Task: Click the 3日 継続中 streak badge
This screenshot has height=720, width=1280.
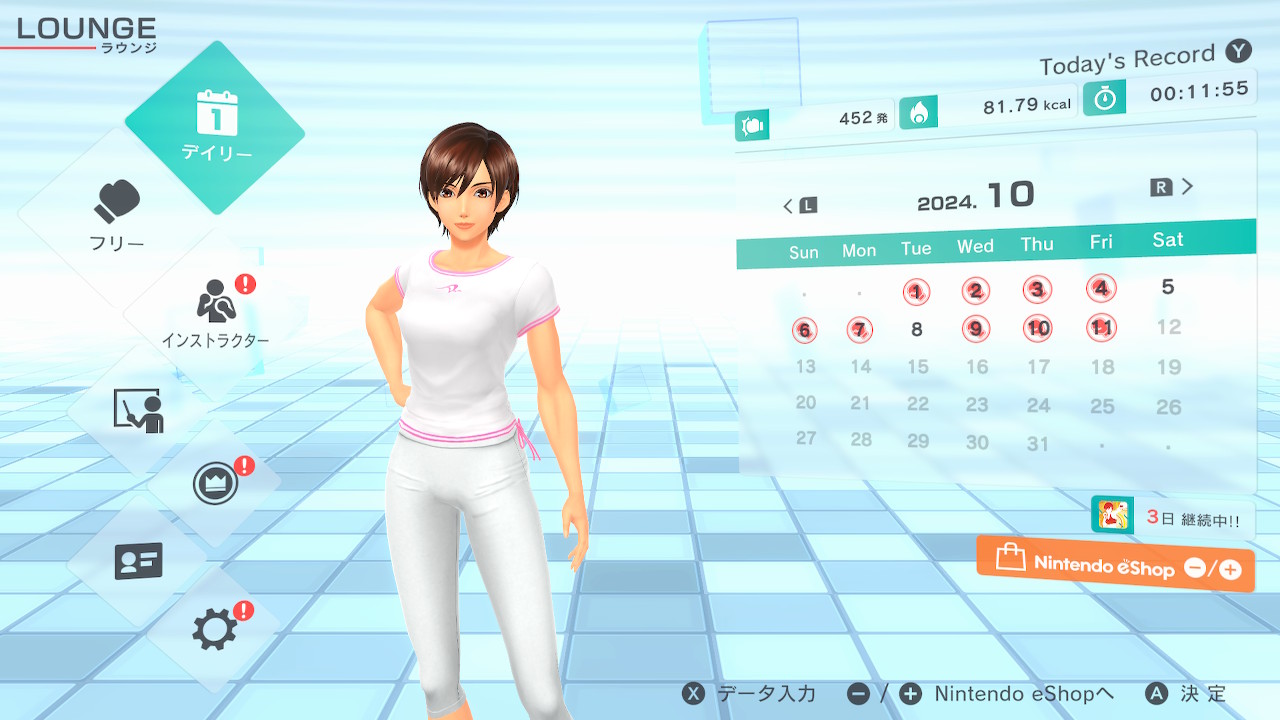Action: (x=1172, y=517)
